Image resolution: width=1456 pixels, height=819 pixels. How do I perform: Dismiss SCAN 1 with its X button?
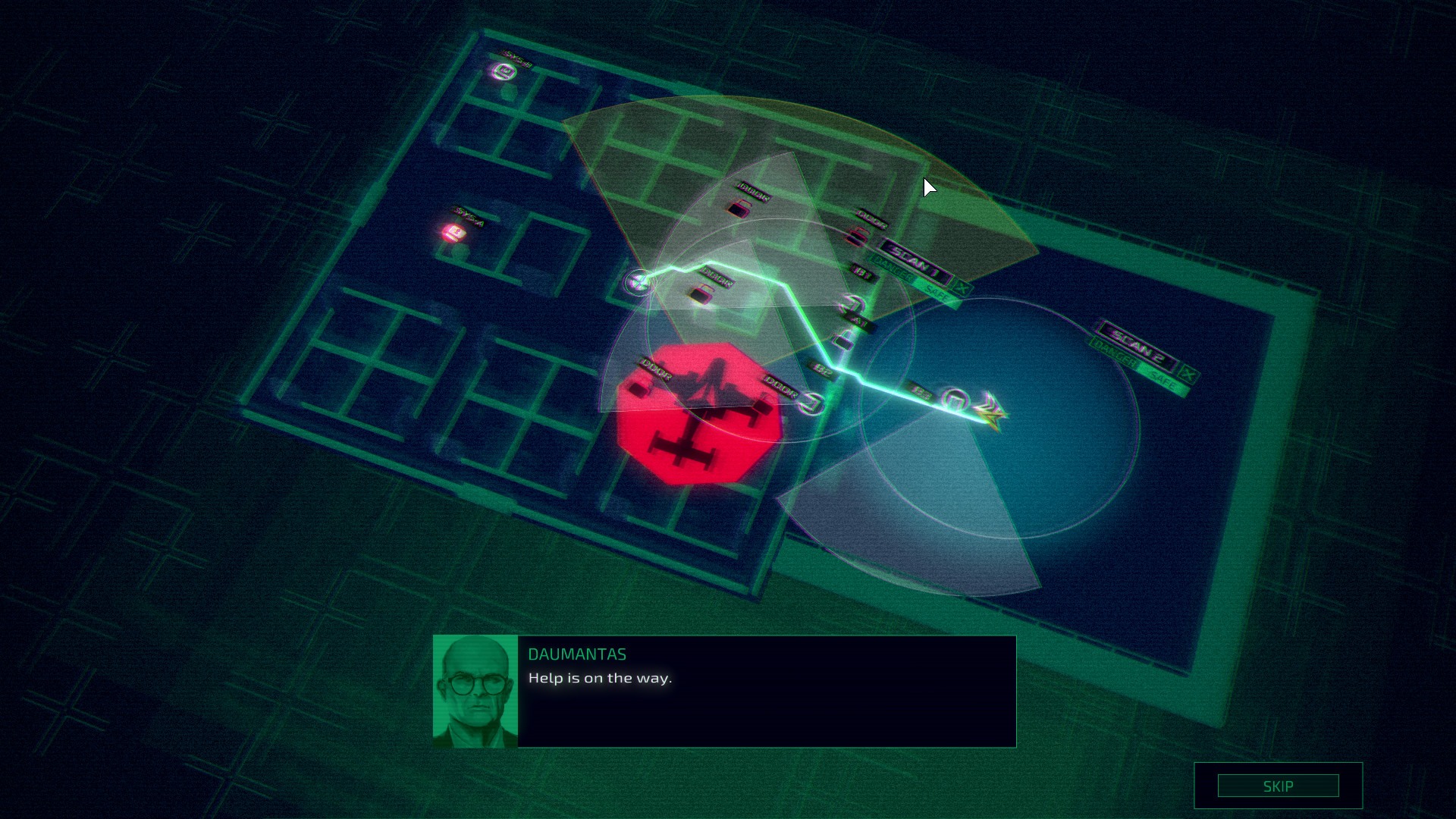(962, 287)
